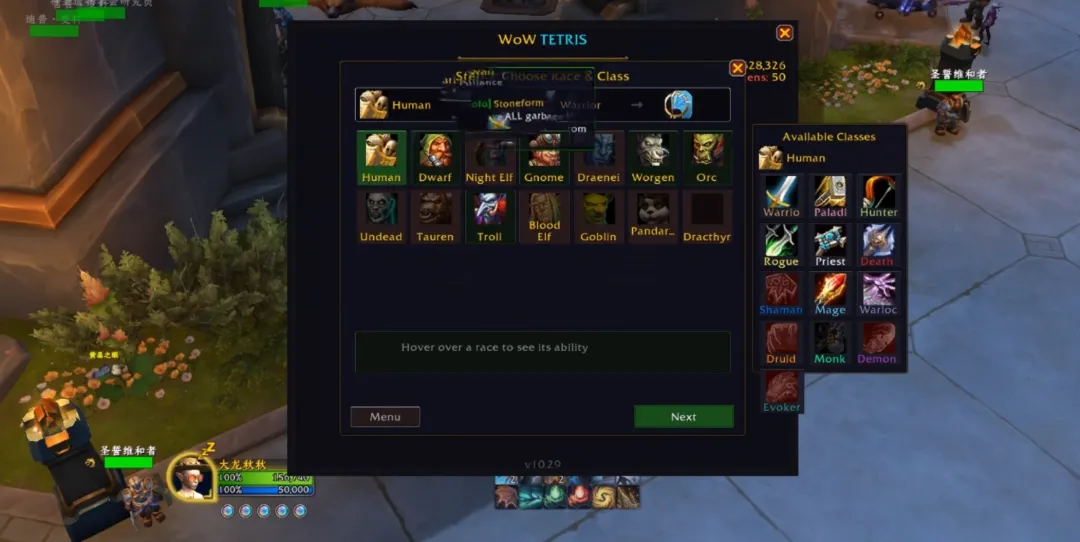Pick the Worgen race tile
This screenshot has width=1080, height=542.
click(652, 157)
